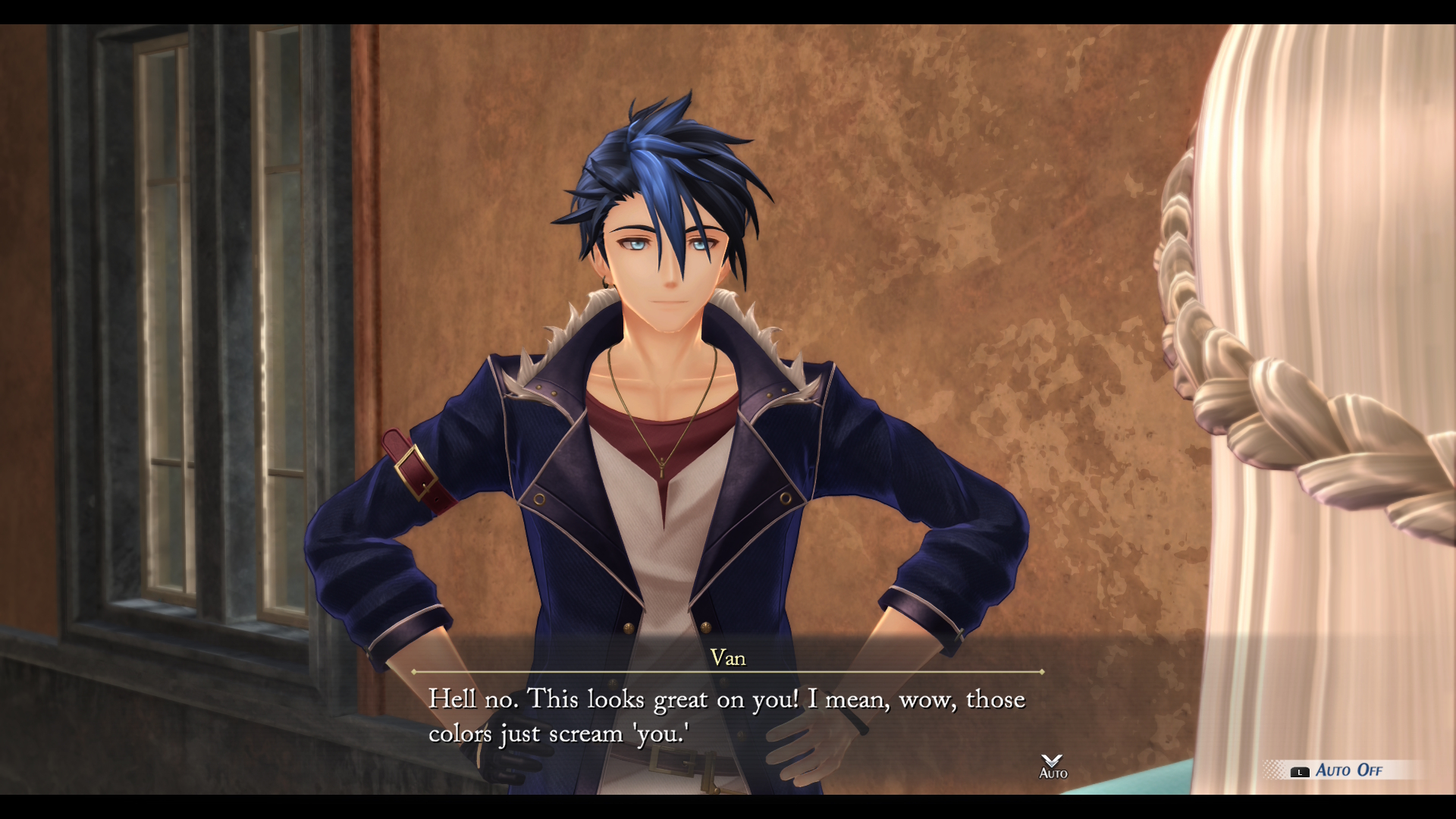
Task: Click the Auto advance arrow indicator
Action: 1053,766
